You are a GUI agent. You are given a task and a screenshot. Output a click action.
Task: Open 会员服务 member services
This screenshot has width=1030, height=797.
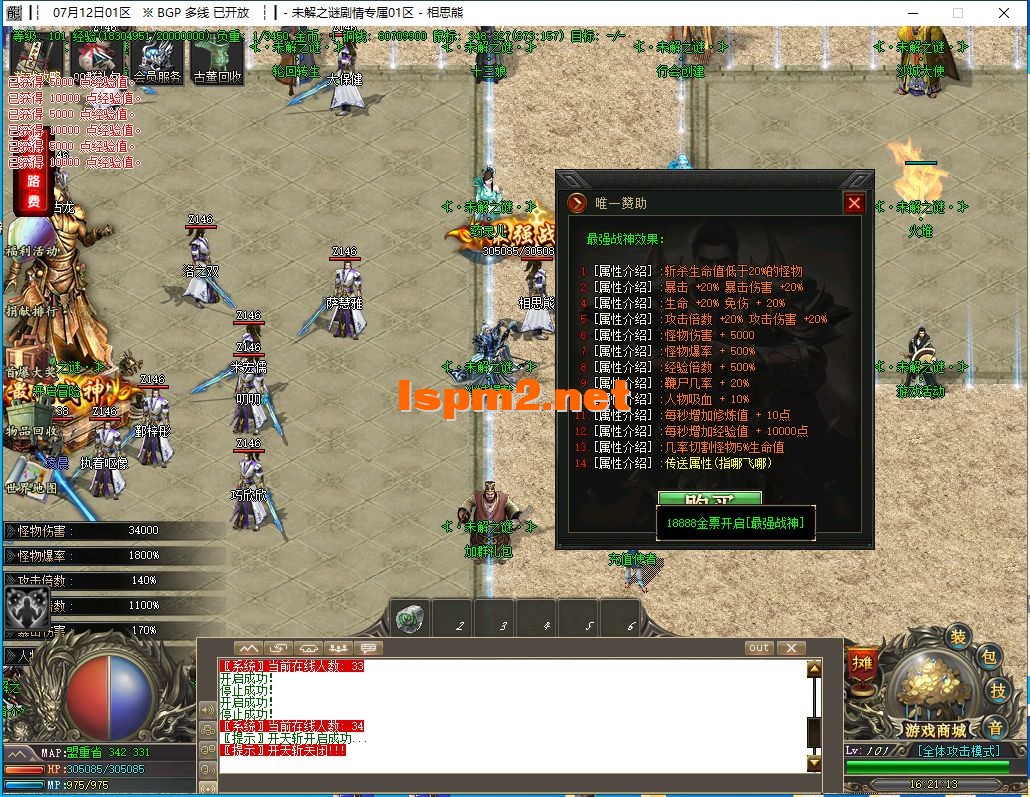[158, 63]
